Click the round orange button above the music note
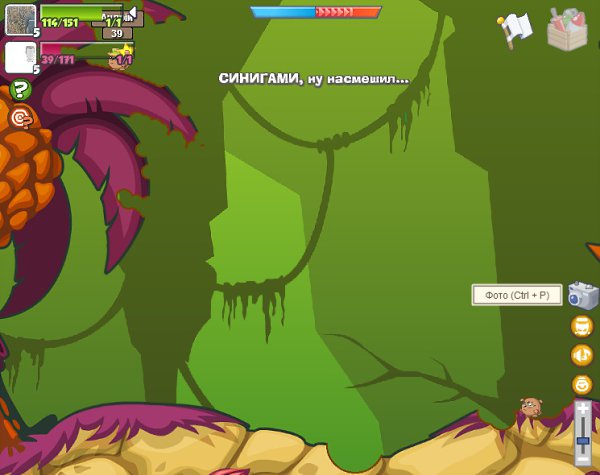The image size is (600, 475). (582, 326)
